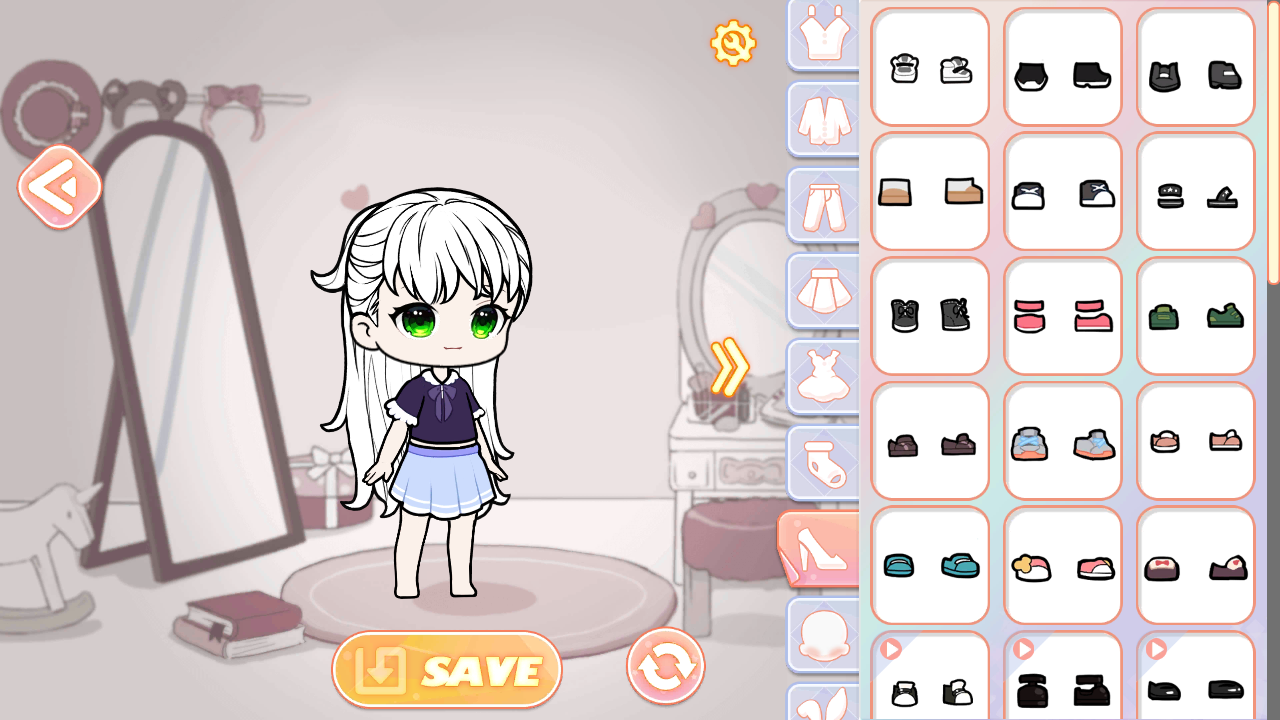
Task: Select the brown fur boots thumbnail
Action: (x=930, y=191)
